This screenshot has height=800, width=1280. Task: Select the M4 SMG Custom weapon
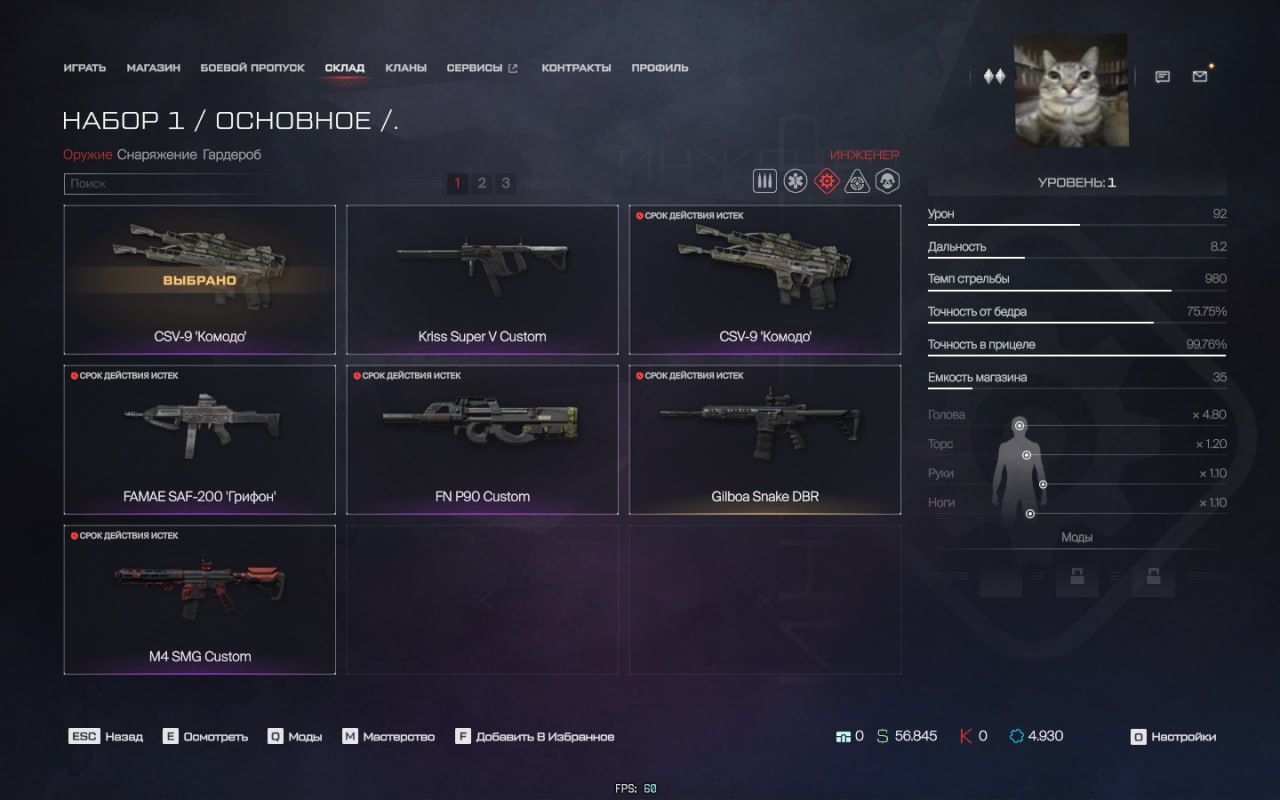point(199,599)
